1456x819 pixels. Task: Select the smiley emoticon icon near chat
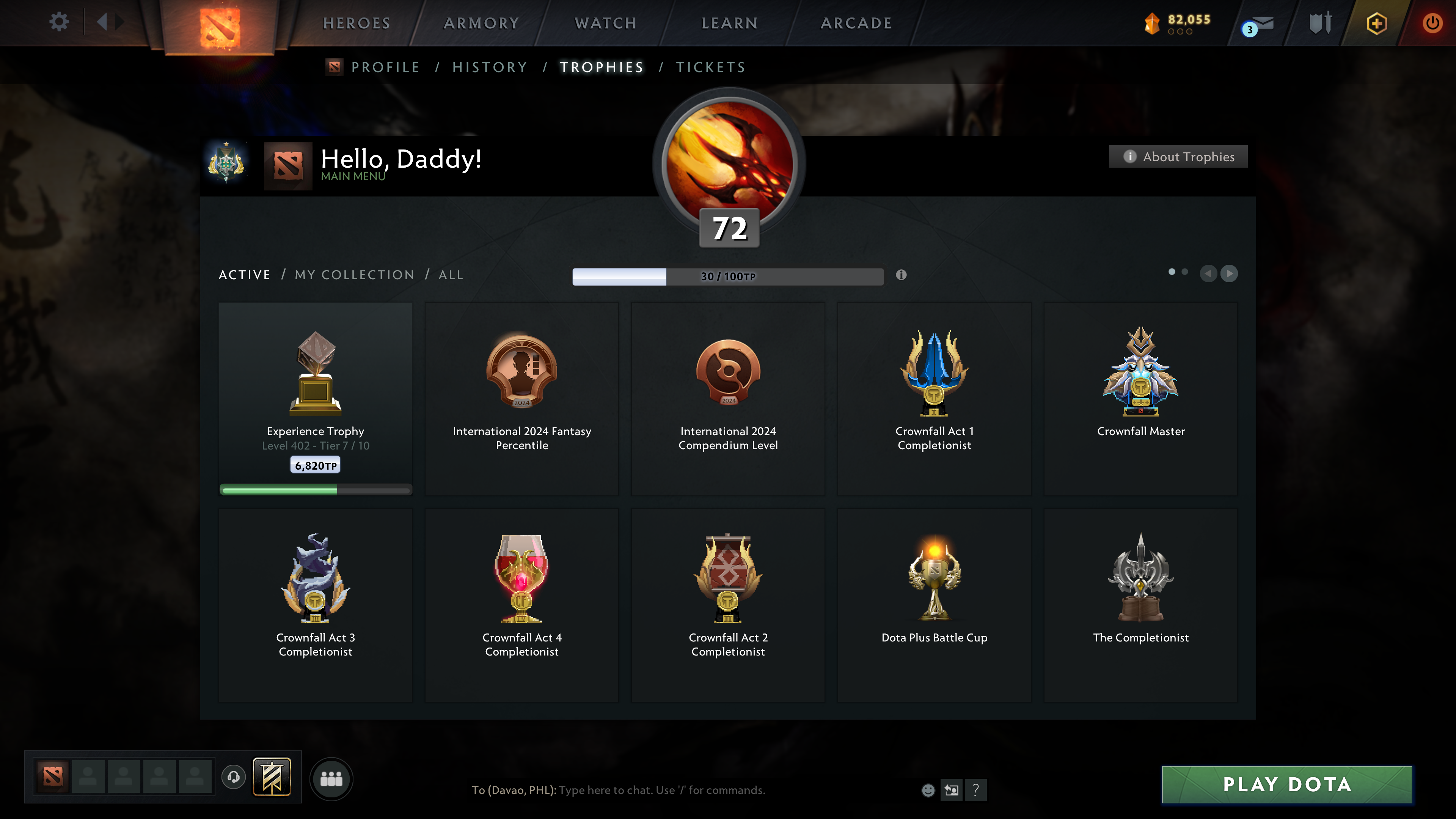point(929,790)
